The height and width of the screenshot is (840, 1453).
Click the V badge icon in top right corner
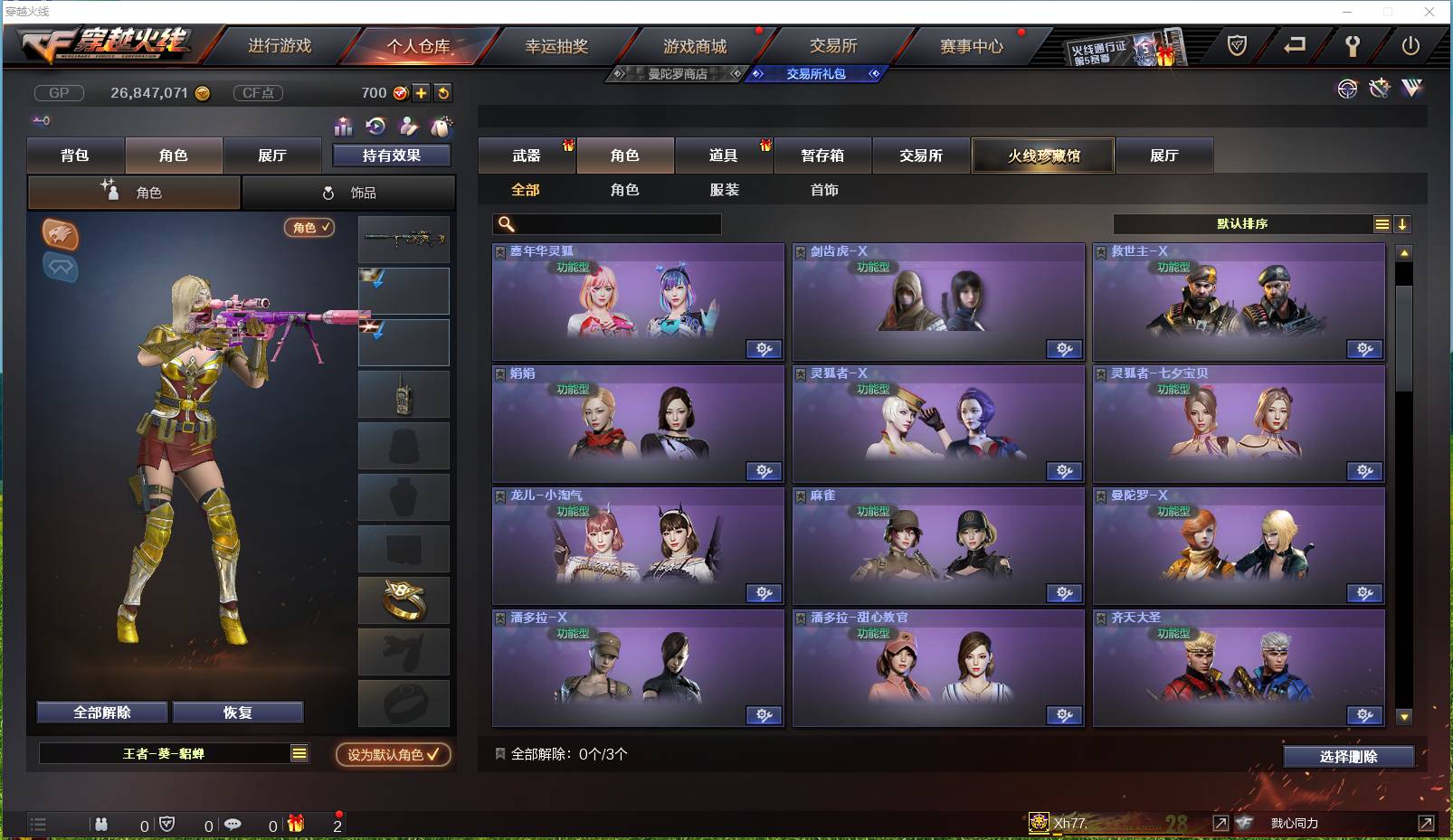click(x=1411, y=88)
